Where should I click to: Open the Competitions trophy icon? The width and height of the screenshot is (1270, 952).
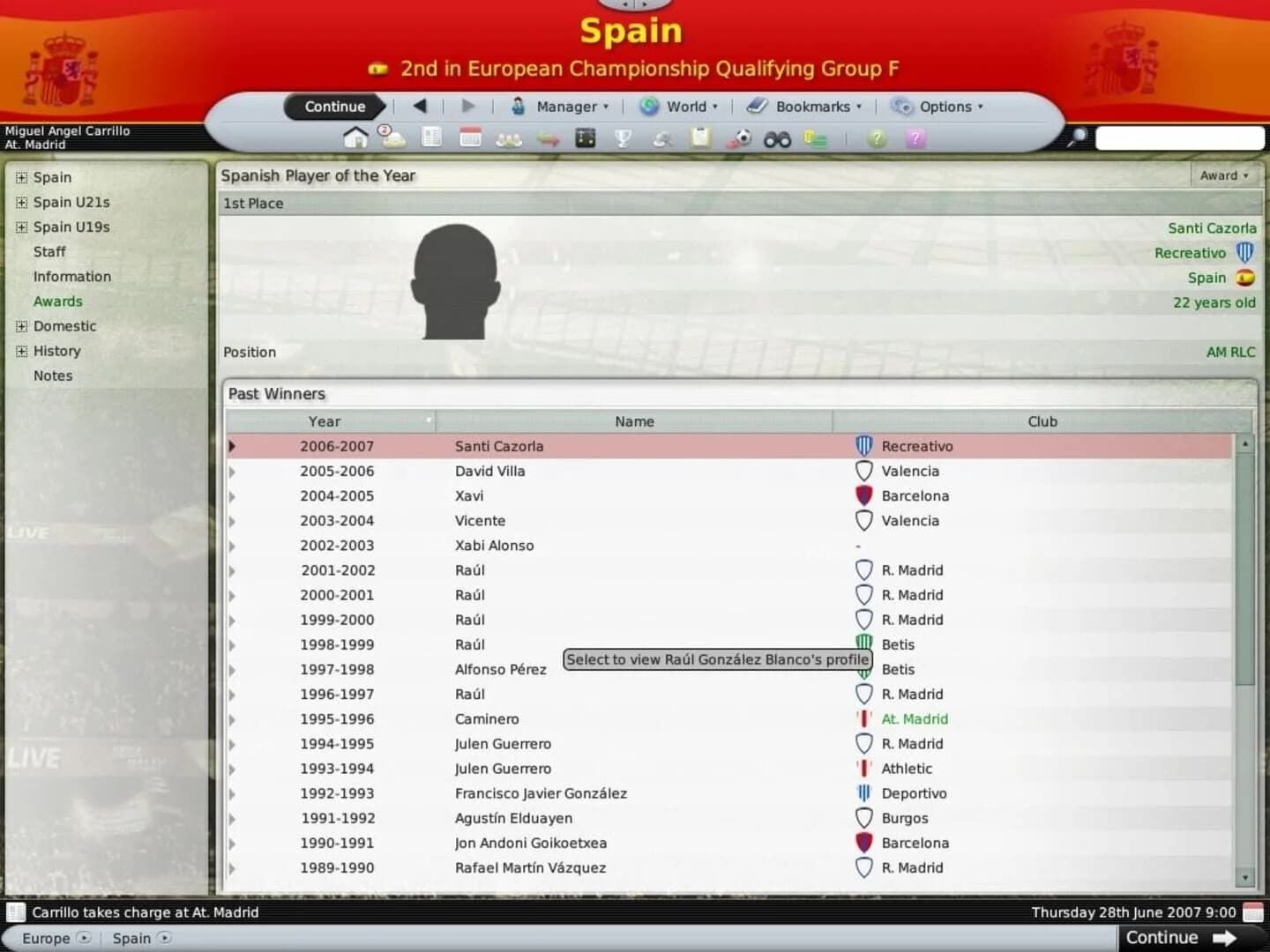624,138
